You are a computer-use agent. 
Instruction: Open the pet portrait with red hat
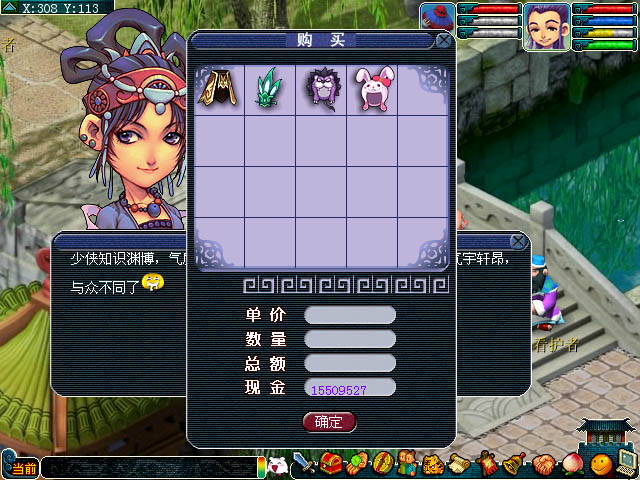point(436,17)
